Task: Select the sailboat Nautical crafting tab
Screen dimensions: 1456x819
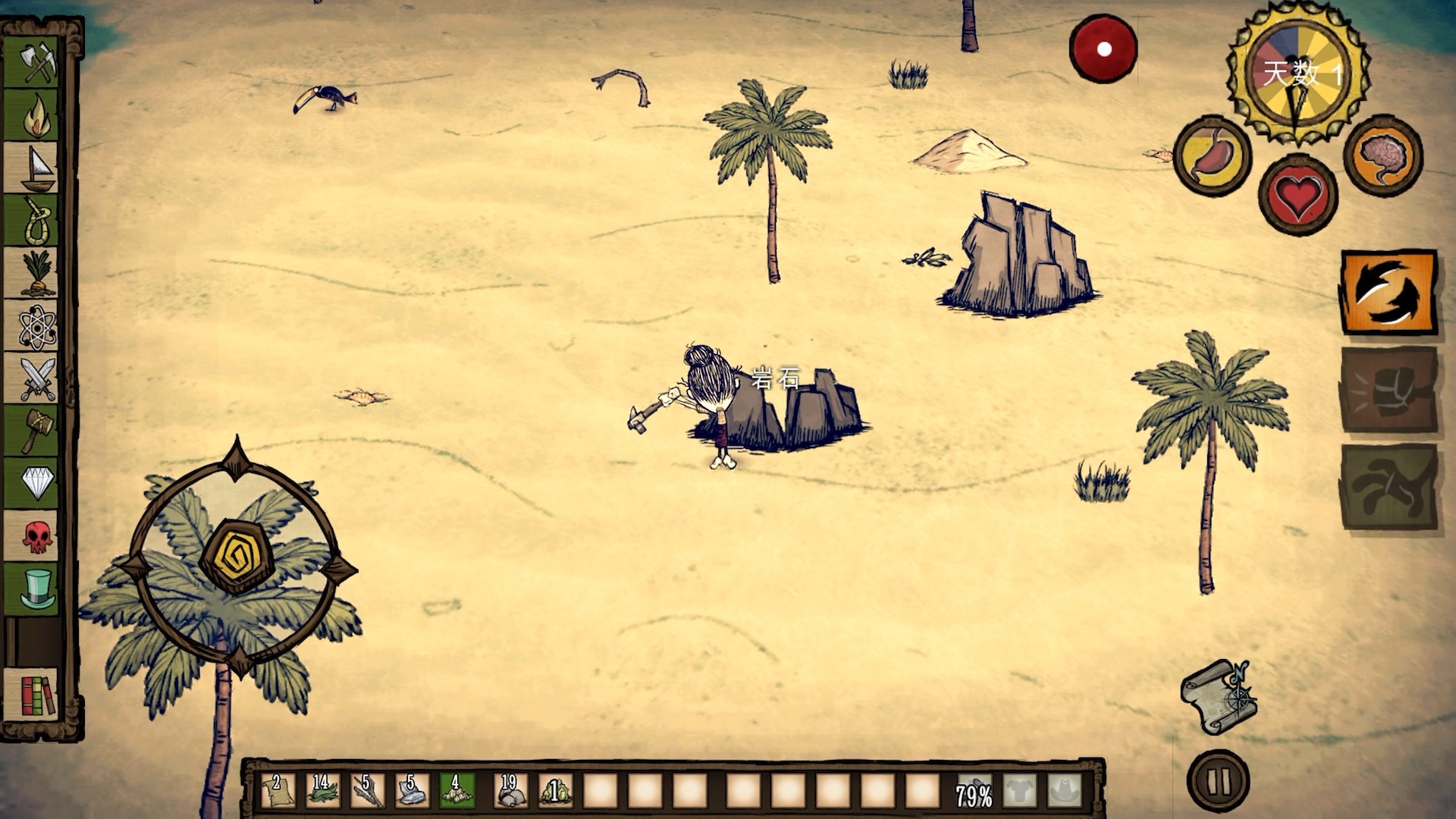Action: coord(36,168)
